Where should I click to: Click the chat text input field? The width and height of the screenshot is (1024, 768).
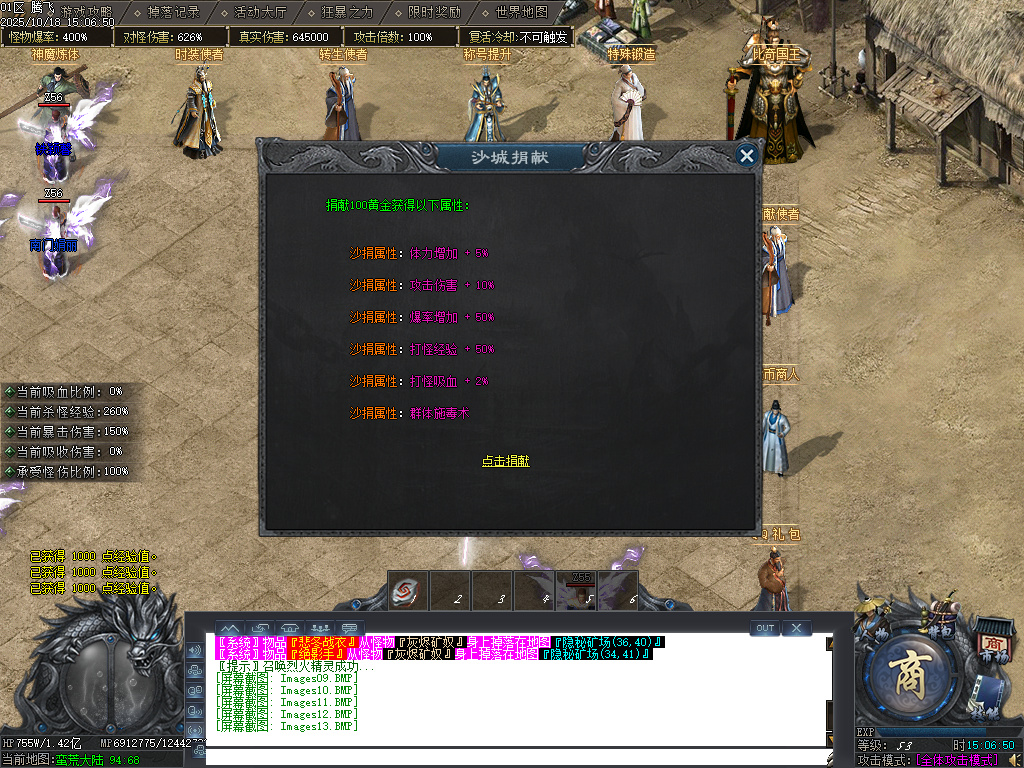(x=515, y=756)
